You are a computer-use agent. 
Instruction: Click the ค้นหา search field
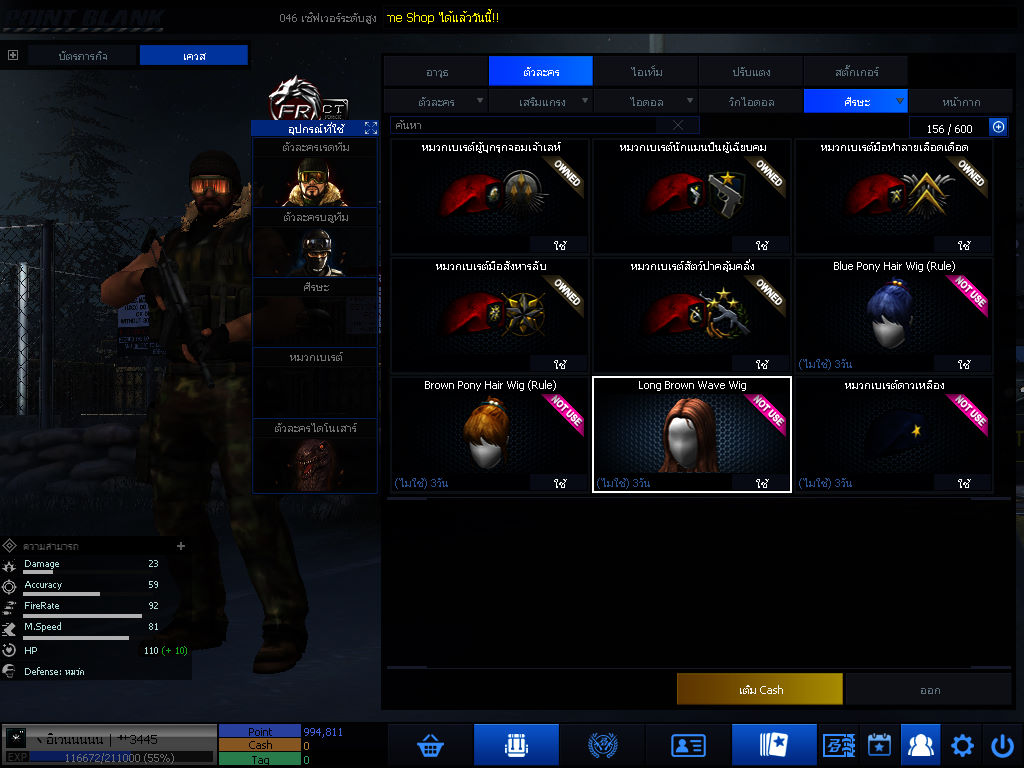coord(525,126)
